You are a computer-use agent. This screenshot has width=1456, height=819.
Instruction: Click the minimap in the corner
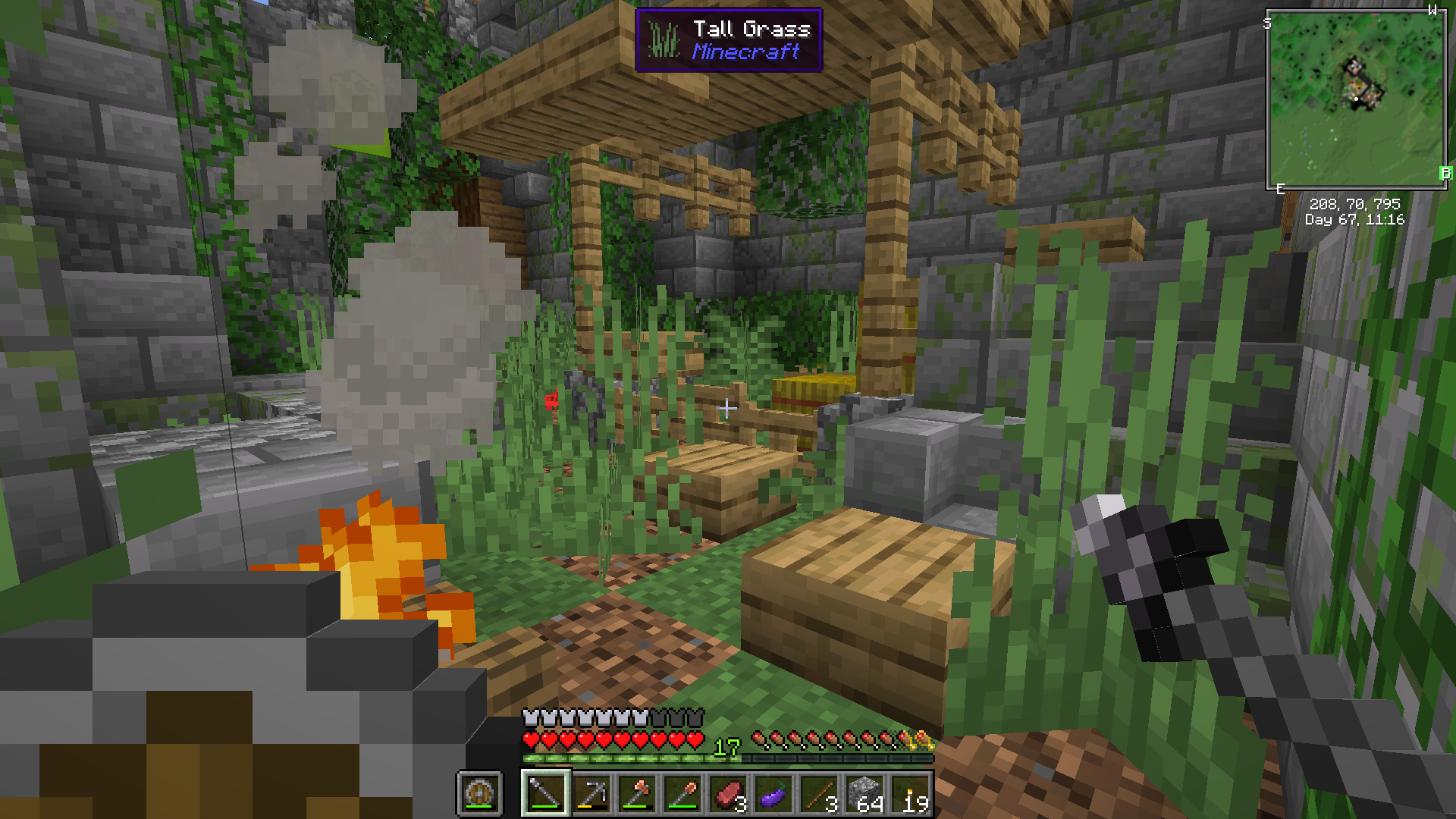coord(1356,99)
